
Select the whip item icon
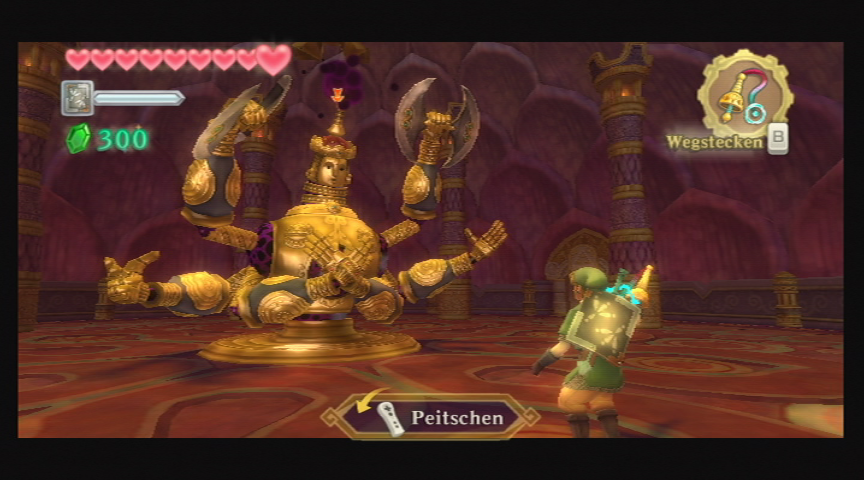coord(744,94)
